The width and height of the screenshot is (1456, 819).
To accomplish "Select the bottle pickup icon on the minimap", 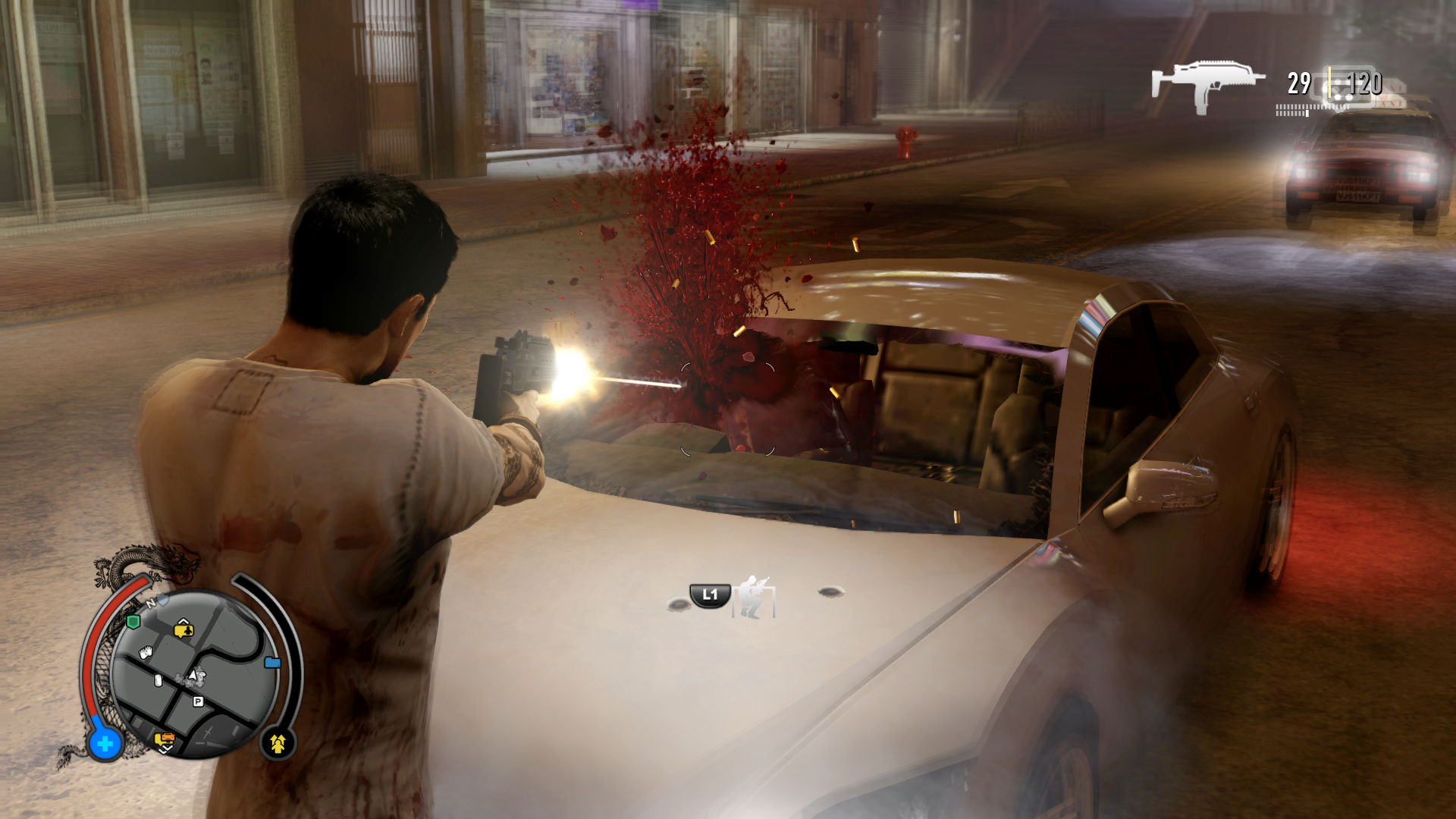I will [158, 679].
